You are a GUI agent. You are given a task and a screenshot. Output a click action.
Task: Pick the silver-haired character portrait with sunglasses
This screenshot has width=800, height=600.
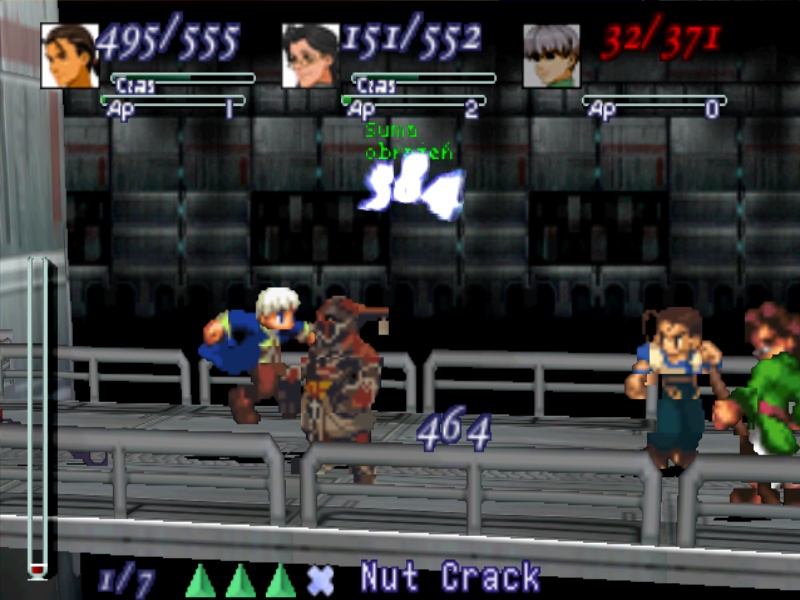[x=551, y=56]
